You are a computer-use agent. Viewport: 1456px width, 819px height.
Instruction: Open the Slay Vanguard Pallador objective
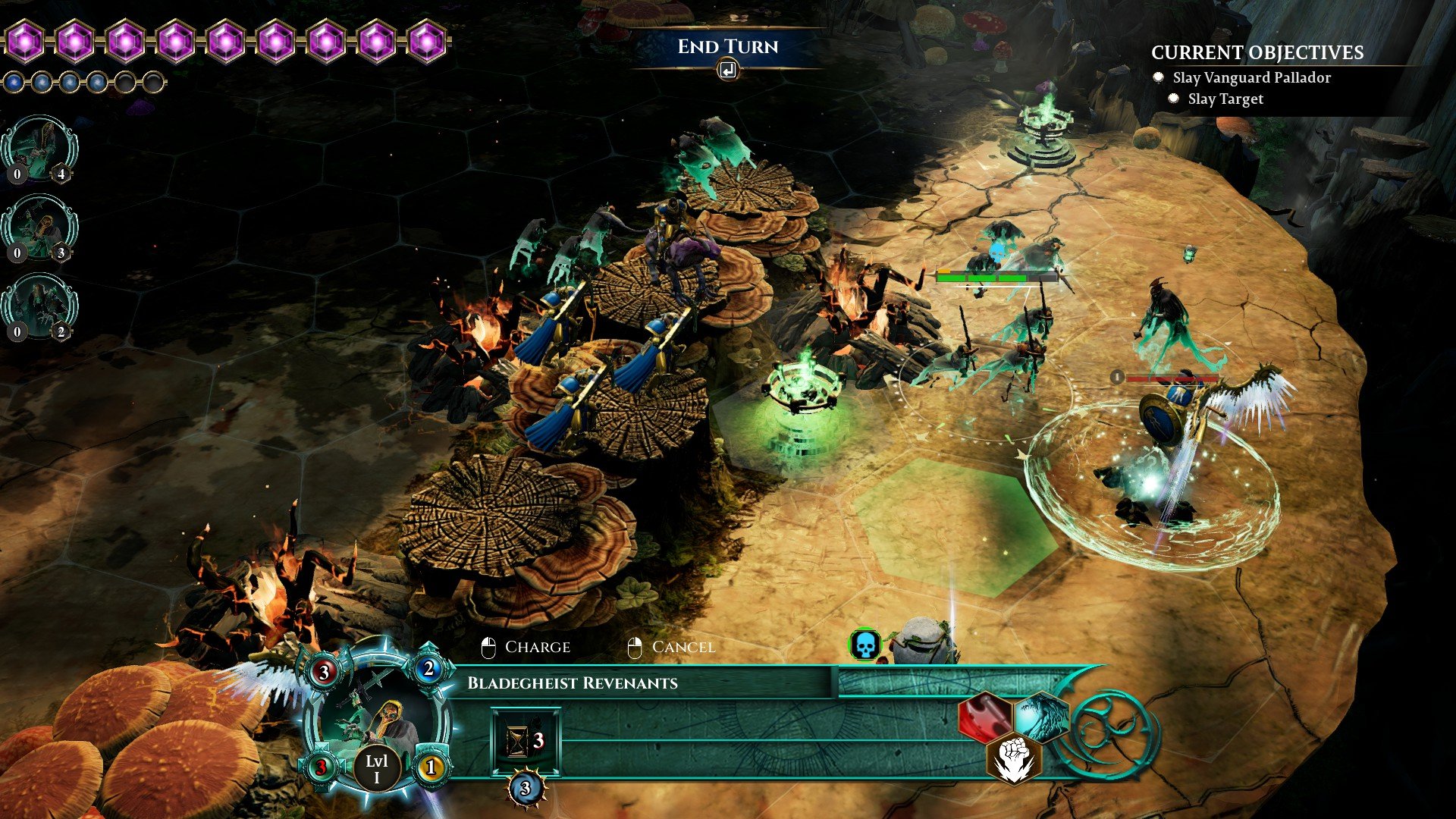click(1251, 77)
